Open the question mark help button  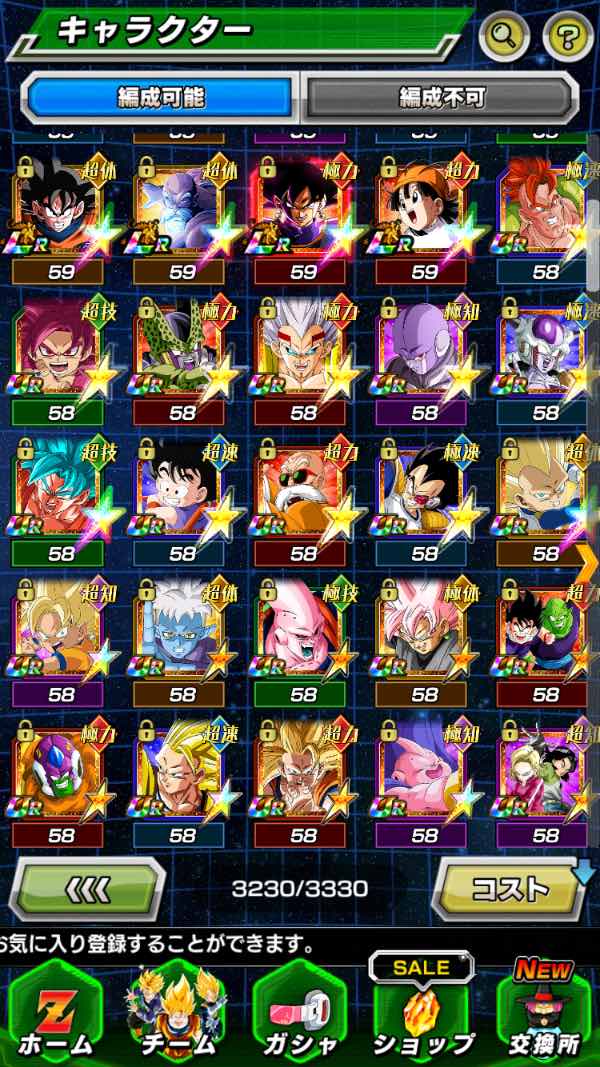coord(568,37)
